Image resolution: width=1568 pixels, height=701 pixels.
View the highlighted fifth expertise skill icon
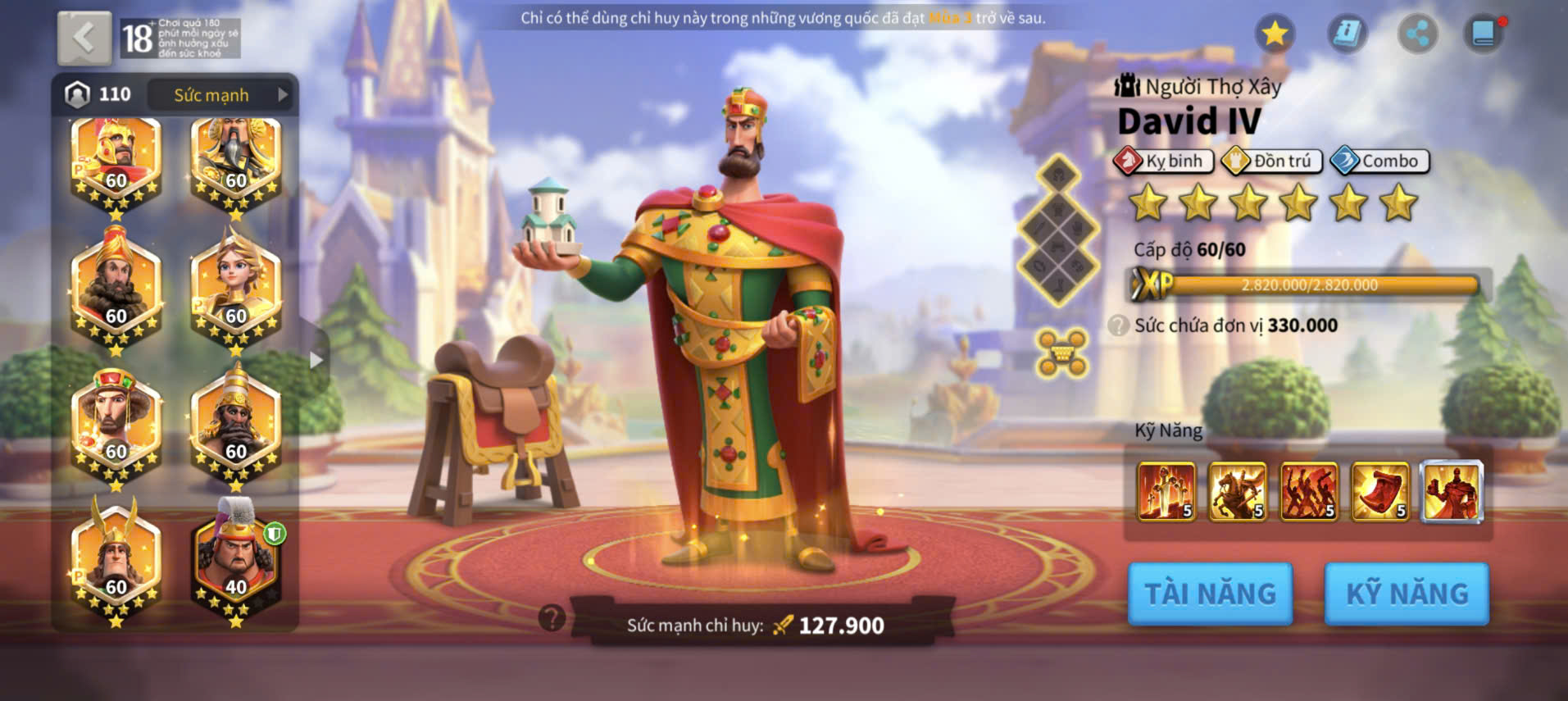pyautogui.click(x=1452, y=492)
